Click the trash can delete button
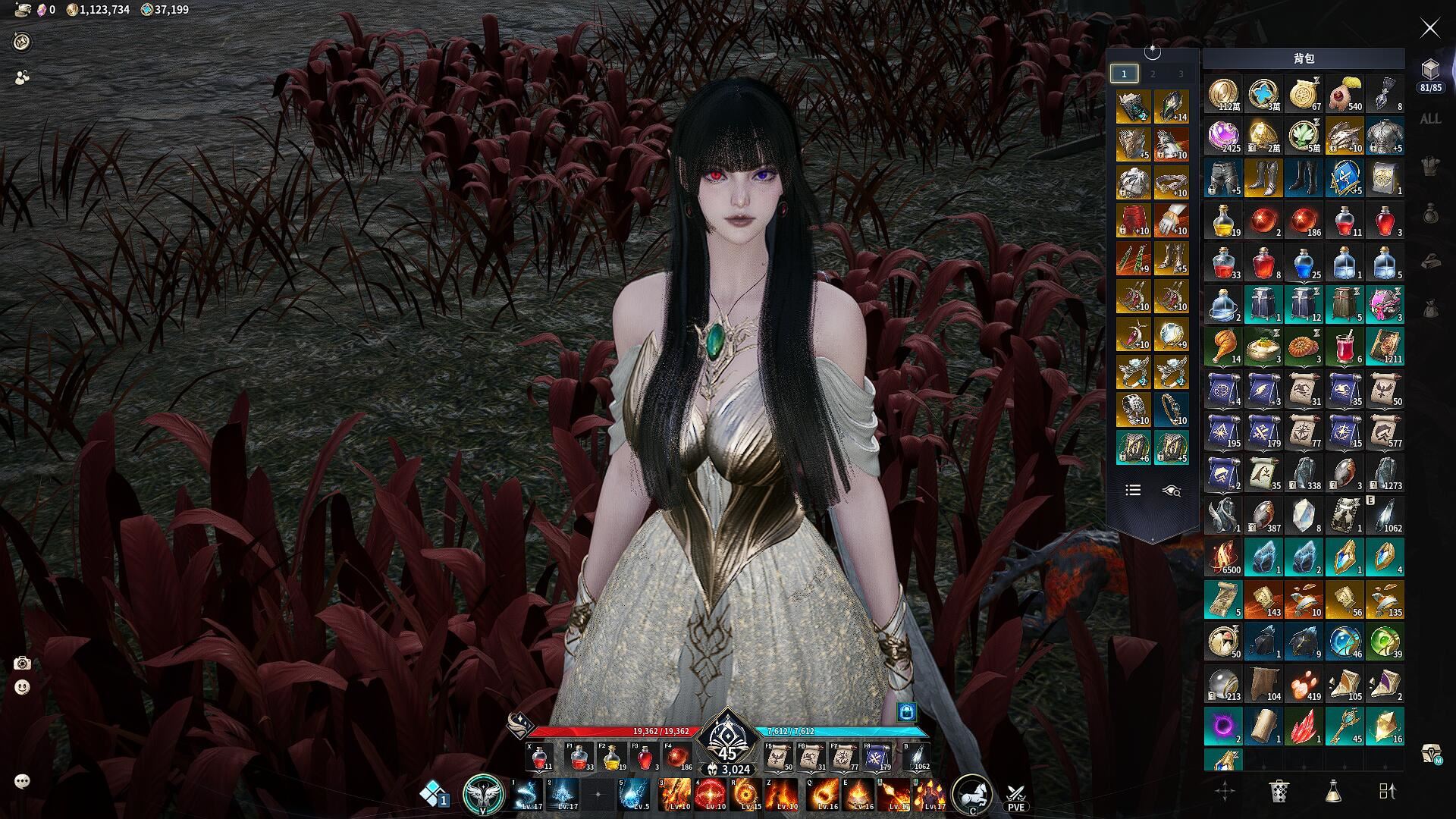This screenshot has height=819, width=1456. 1279,791
